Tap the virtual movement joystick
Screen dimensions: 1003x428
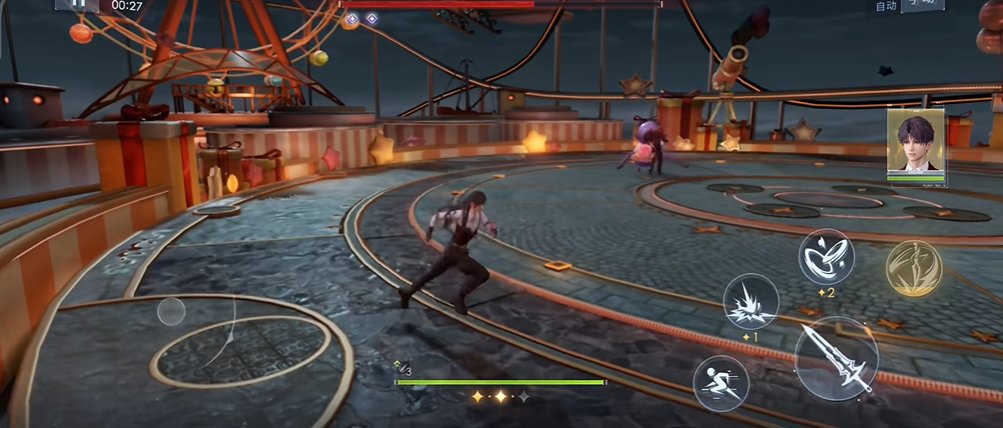coord(171,311)
